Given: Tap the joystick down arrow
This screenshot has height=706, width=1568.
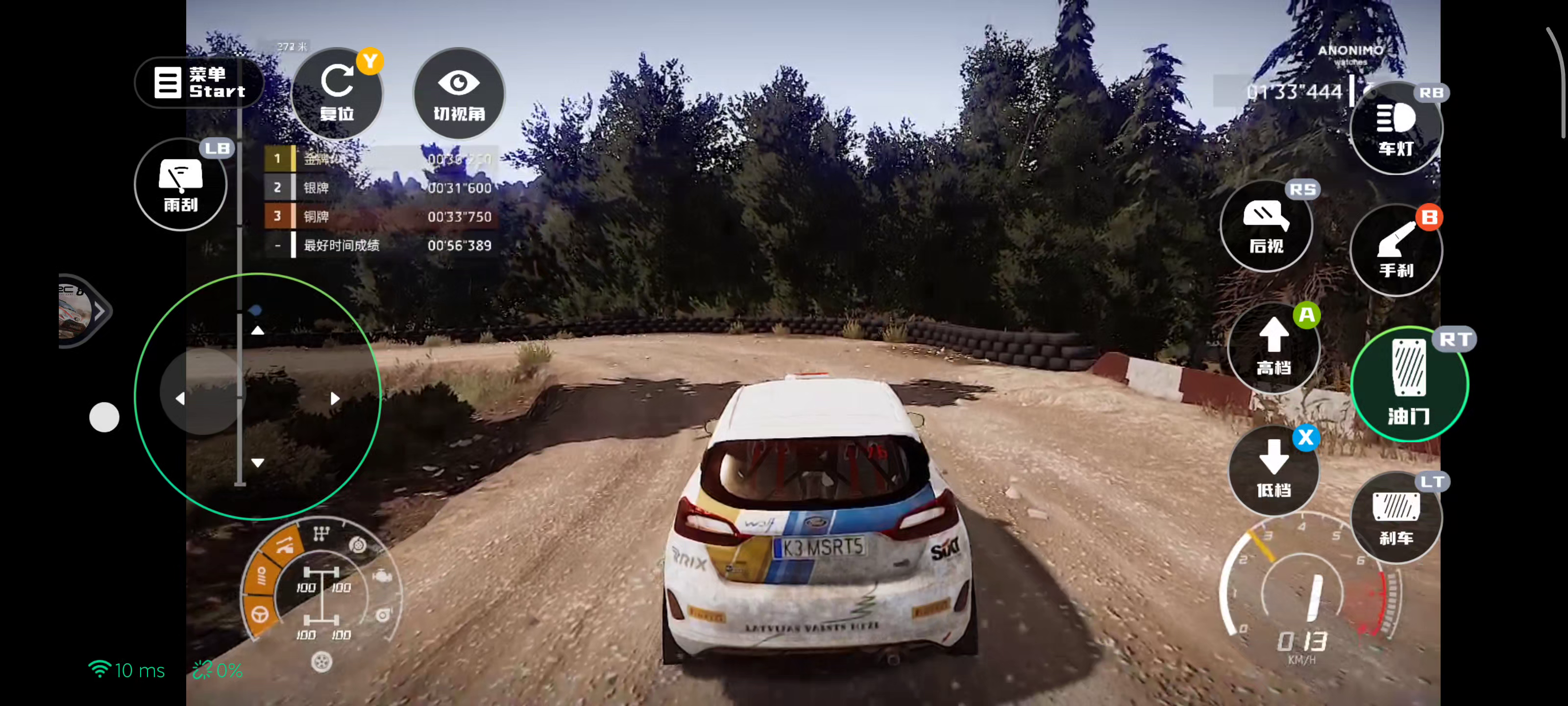Looking at the screenshot, I should tap(257, 463).
